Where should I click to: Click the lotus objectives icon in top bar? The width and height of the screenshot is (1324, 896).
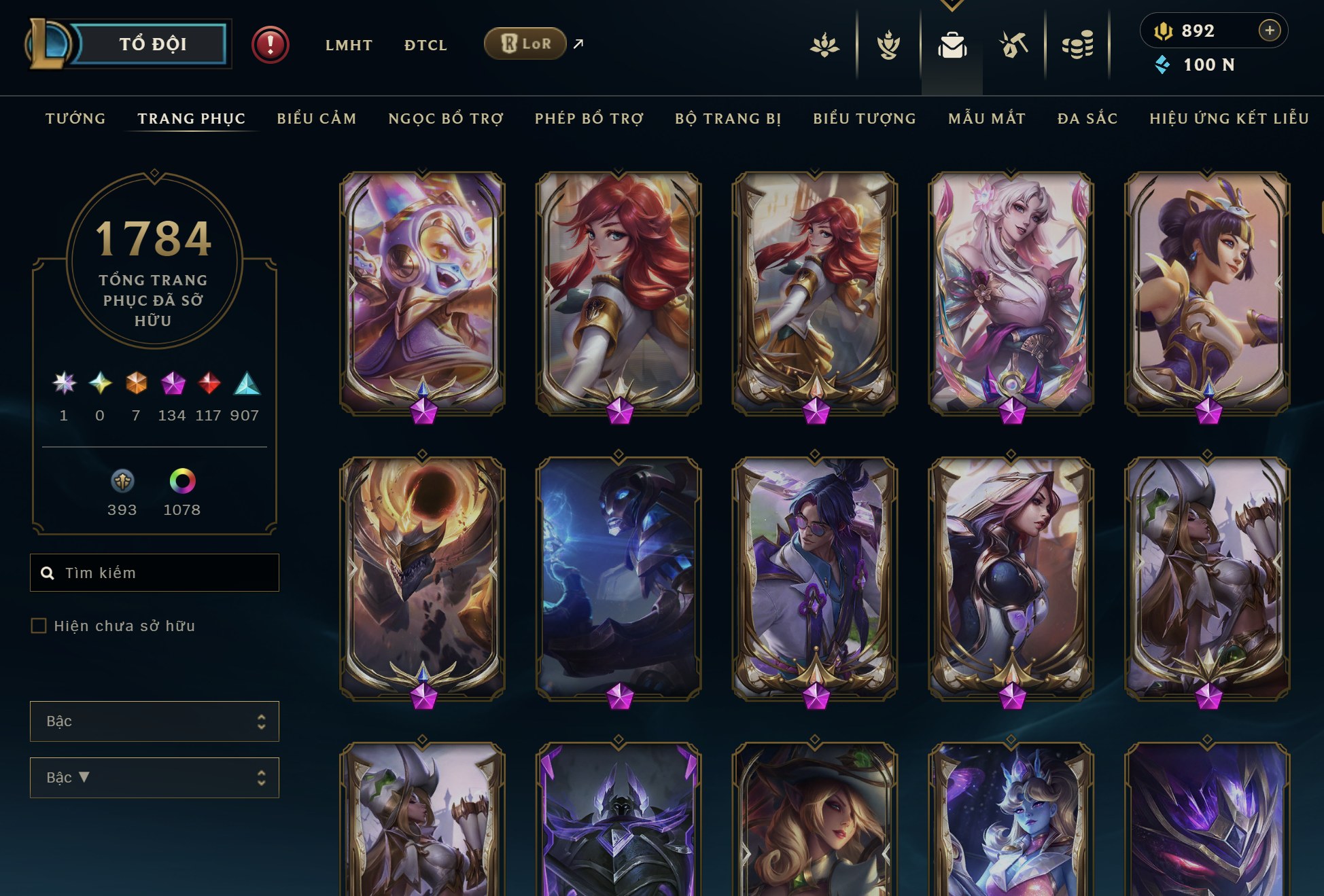[826, 46]
